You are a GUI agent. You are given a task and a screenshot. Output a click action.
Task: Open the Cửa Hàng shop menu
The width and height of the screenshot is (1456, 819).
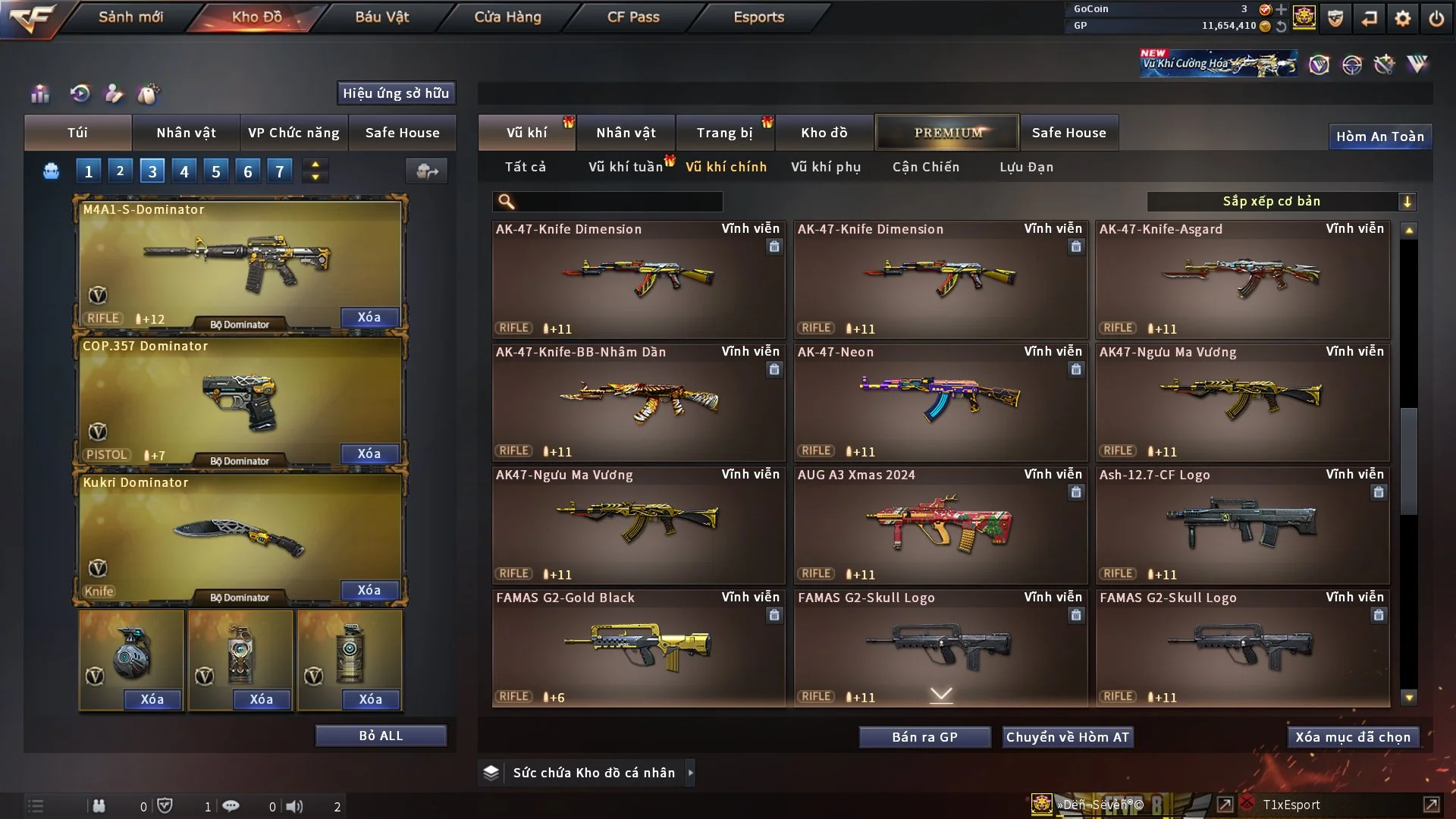tap(507, 17)
